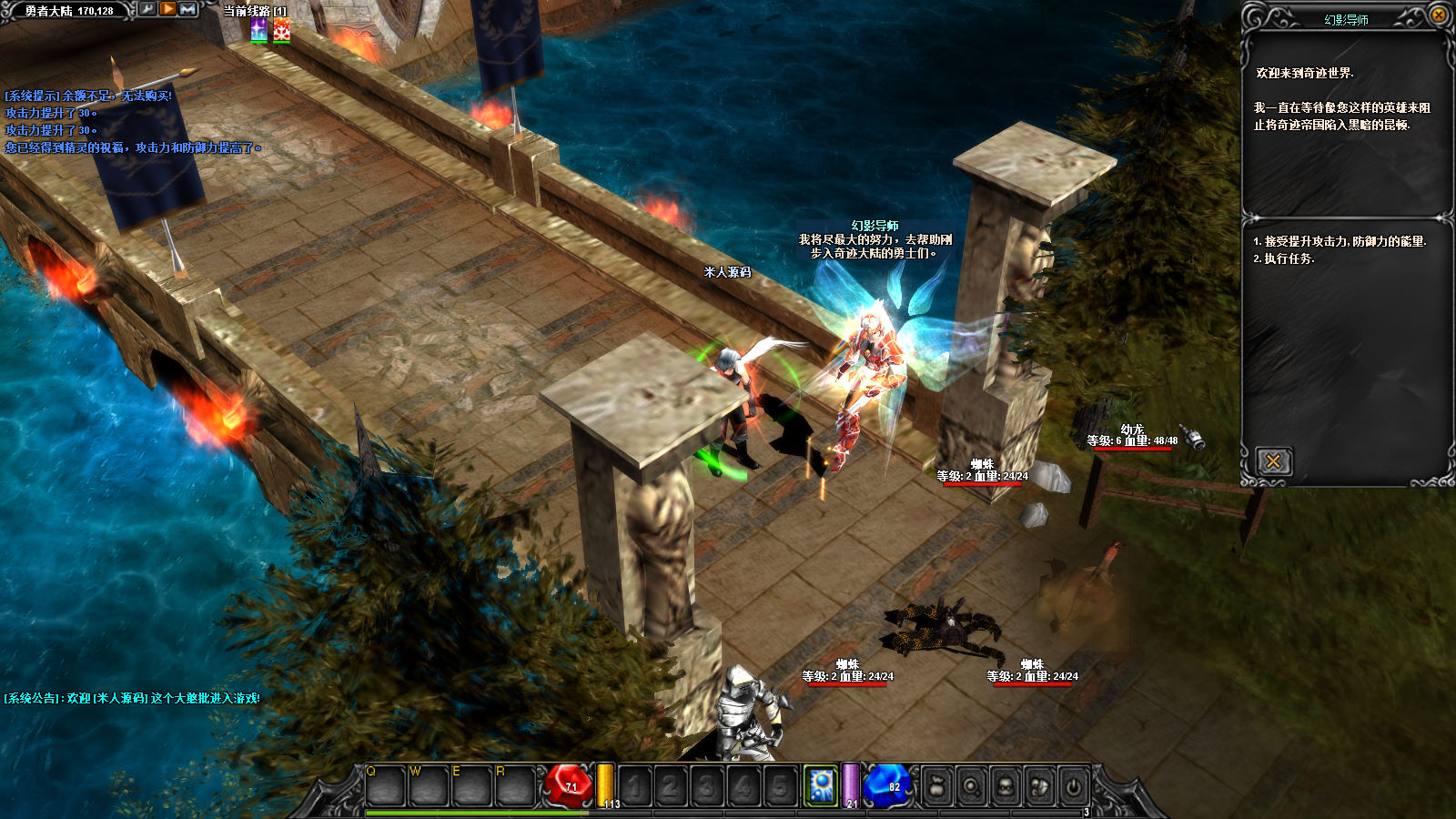Viewport: 1456px width, 819px height.
Task: Select the hotbar slot numbered 5
Action: (x=780, y=786)
